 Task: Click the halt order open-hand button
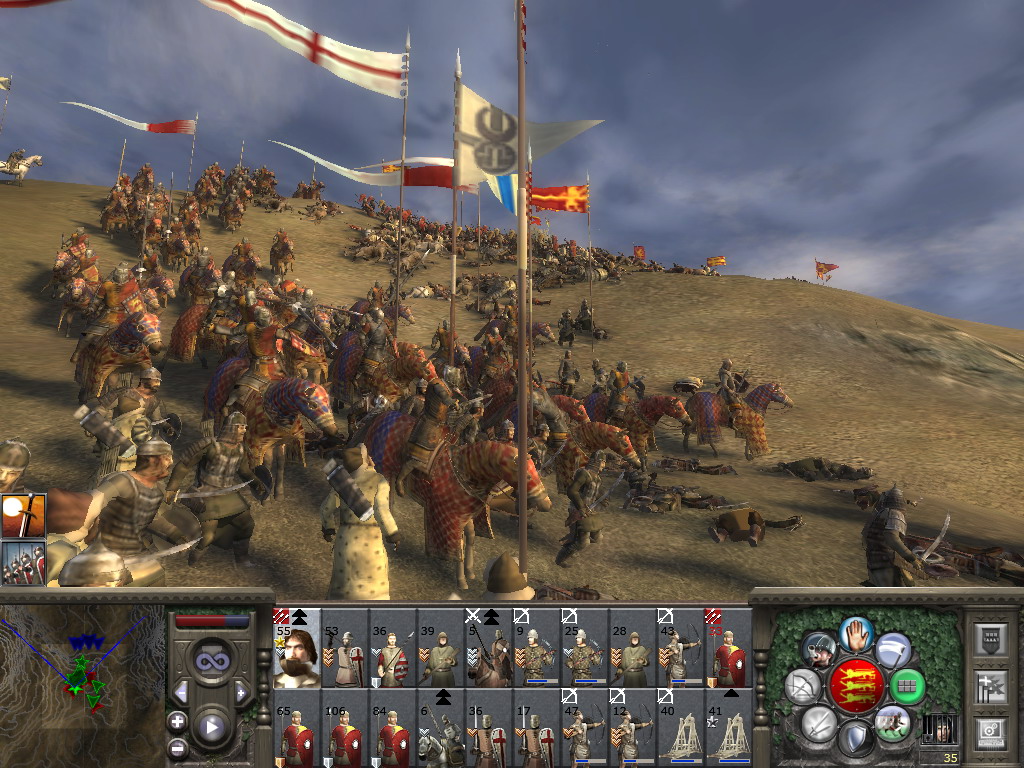point(856,633)
